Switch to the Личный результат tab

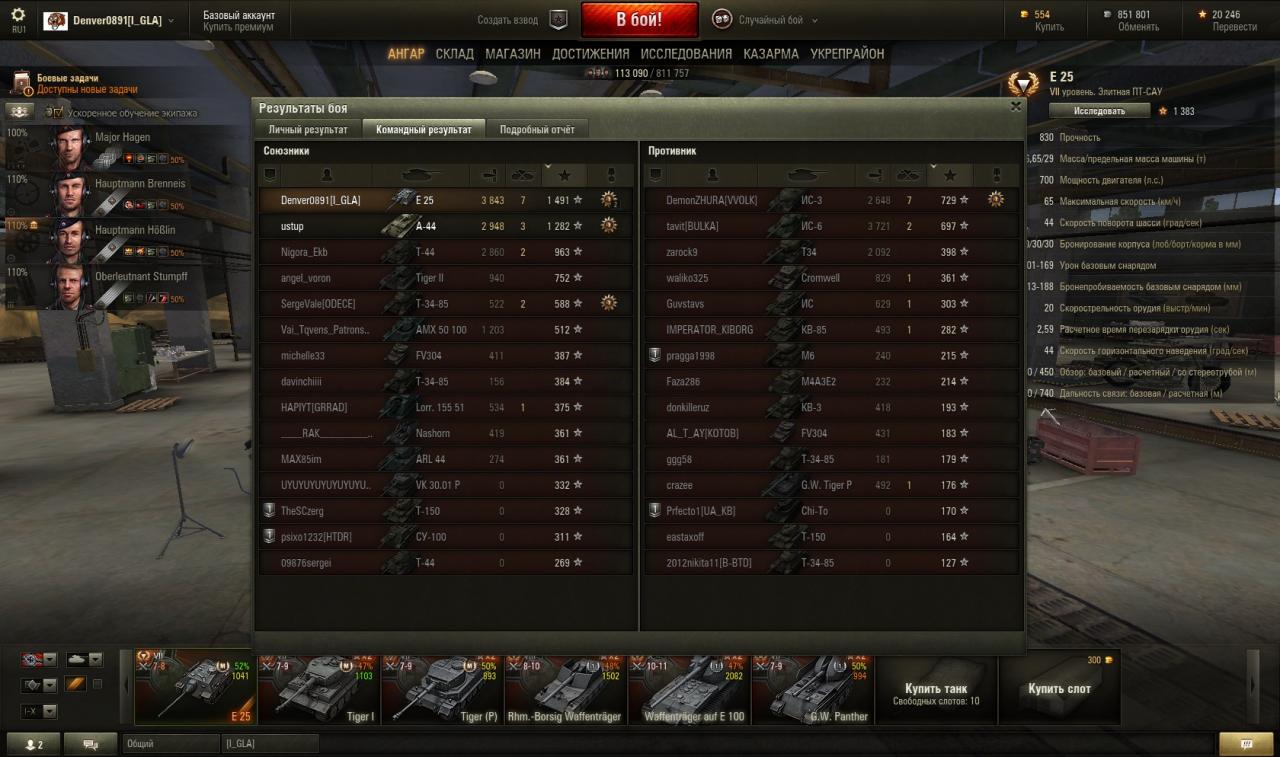tap(308, 130)
